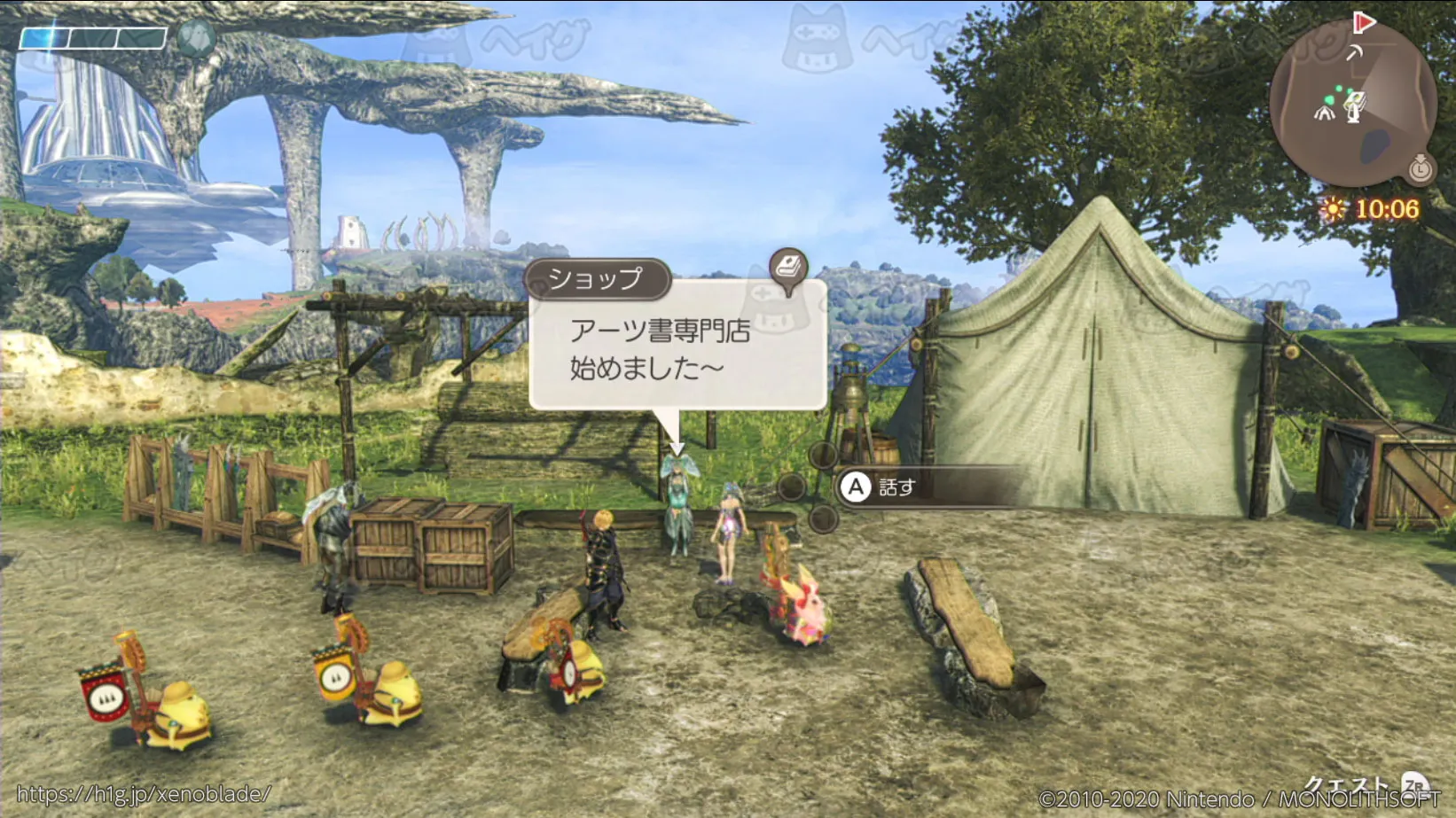Click the arts-book shop icon above the bubble

coord(787,267)
